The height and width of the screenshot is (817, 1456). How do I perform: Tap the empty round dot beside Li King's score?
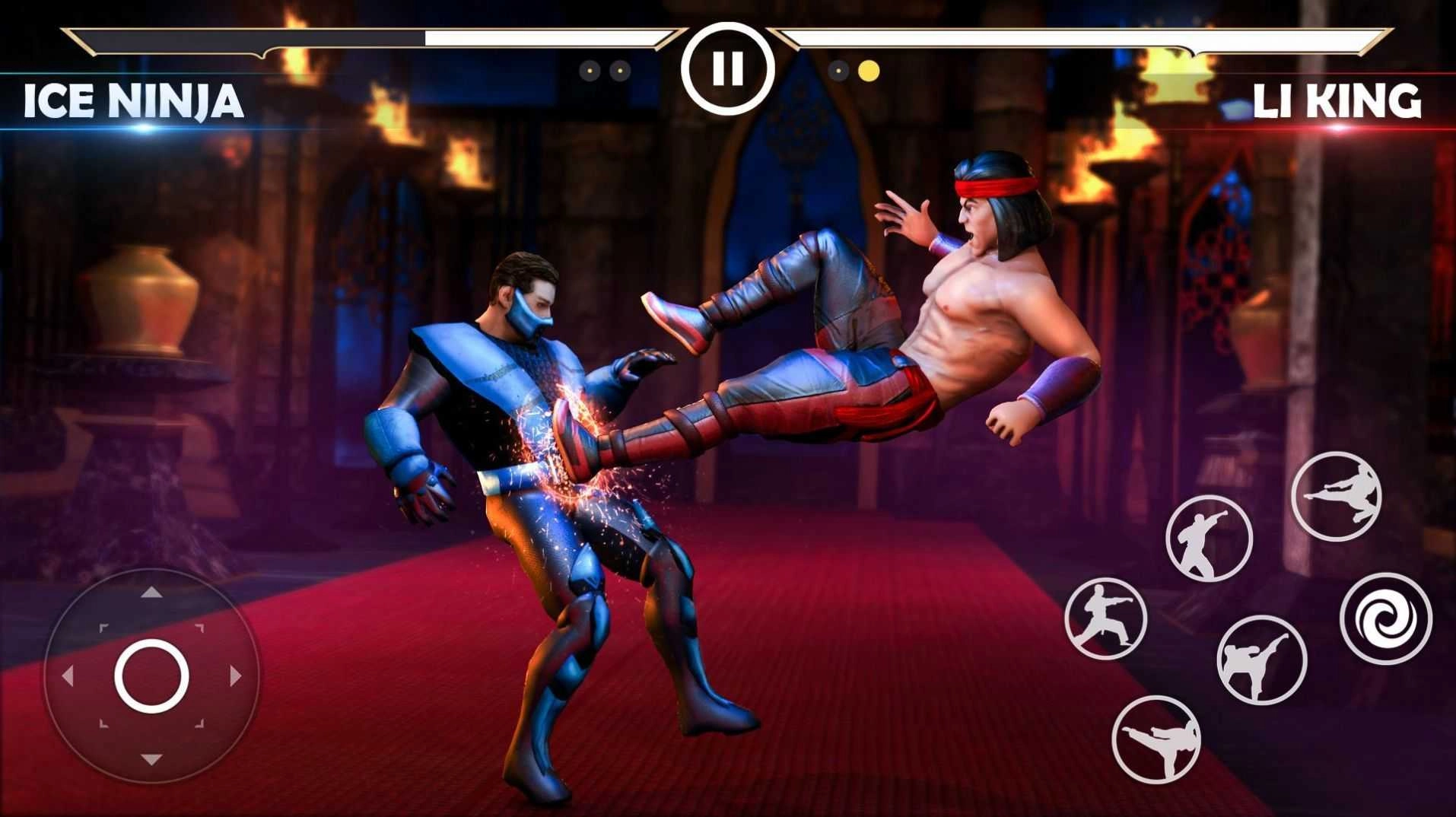(839, 70)
